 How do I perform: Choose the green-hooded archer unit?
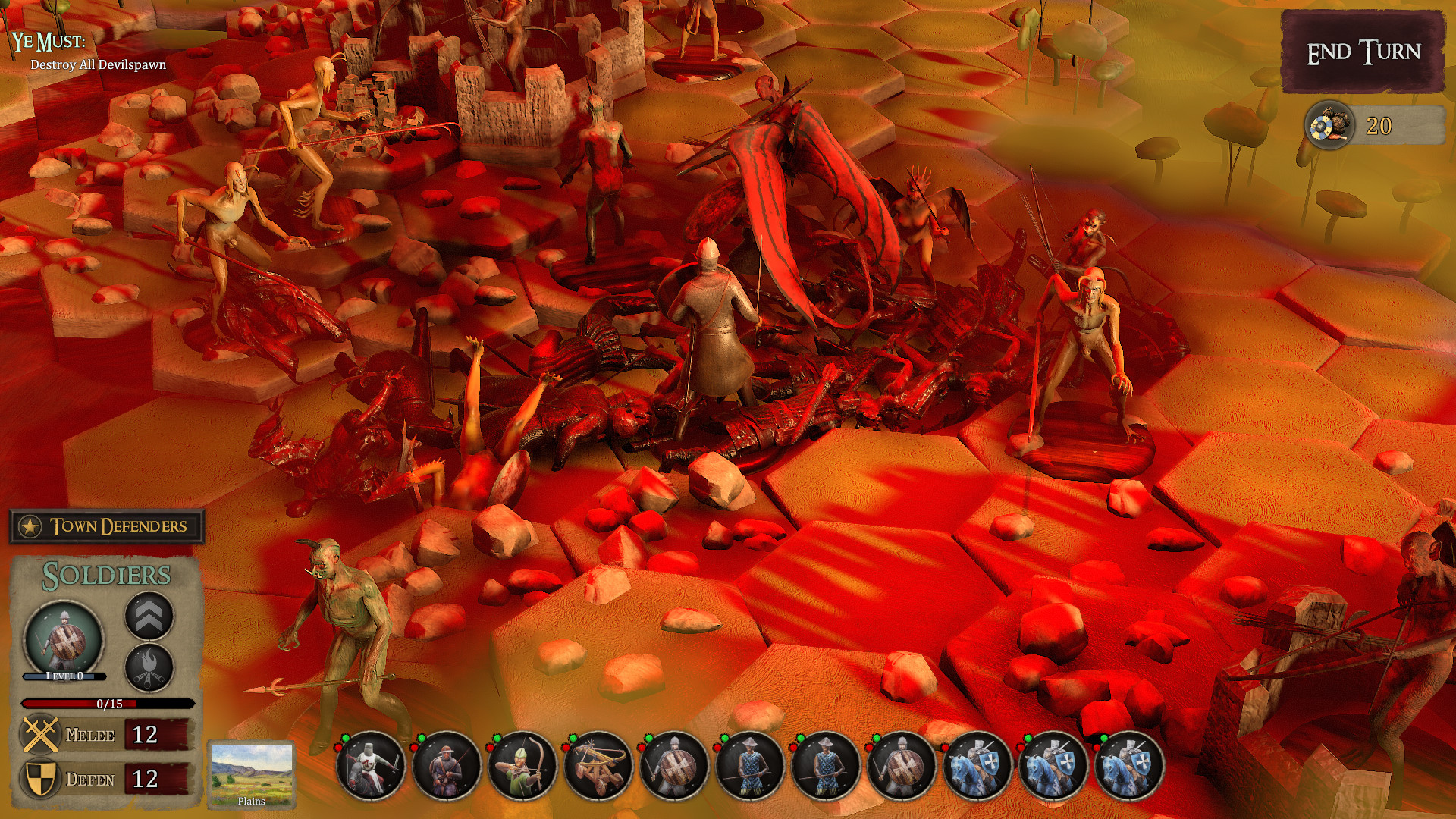point(522,766)
